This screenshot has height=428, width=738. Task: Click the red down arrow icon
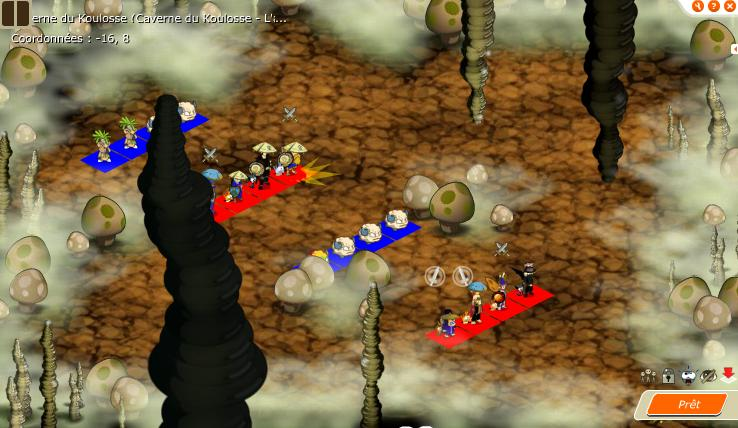728,374
